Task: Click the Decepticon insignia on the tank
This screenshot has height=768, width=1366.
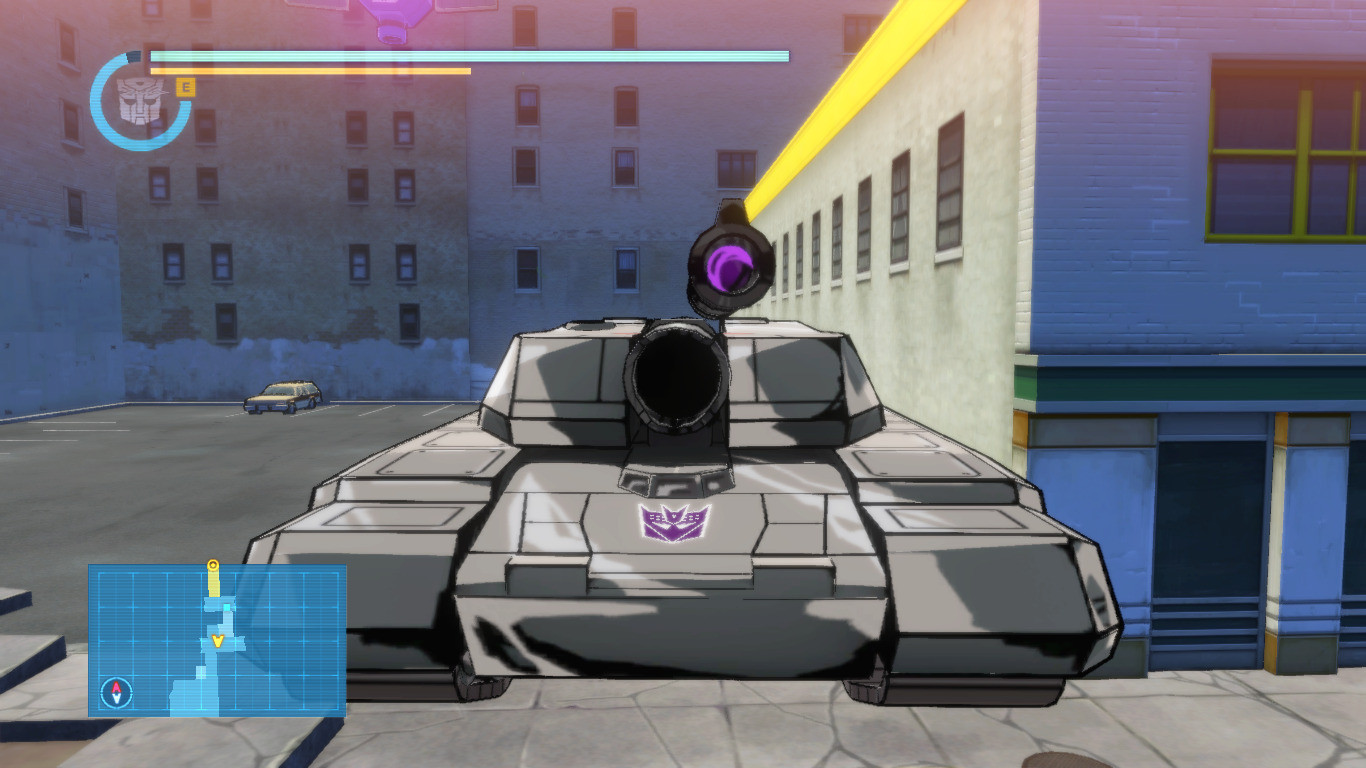Action: click(x=673, y=522)
